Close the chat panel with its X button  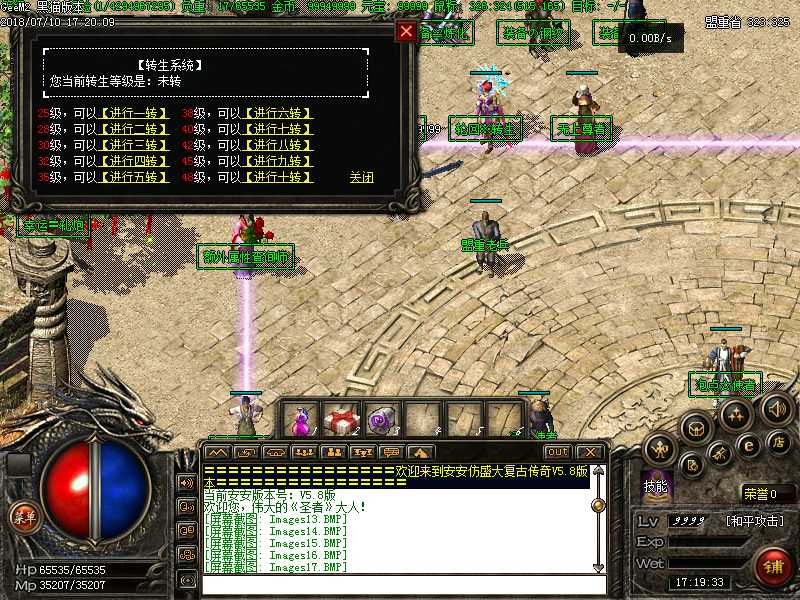click(590, 452)
